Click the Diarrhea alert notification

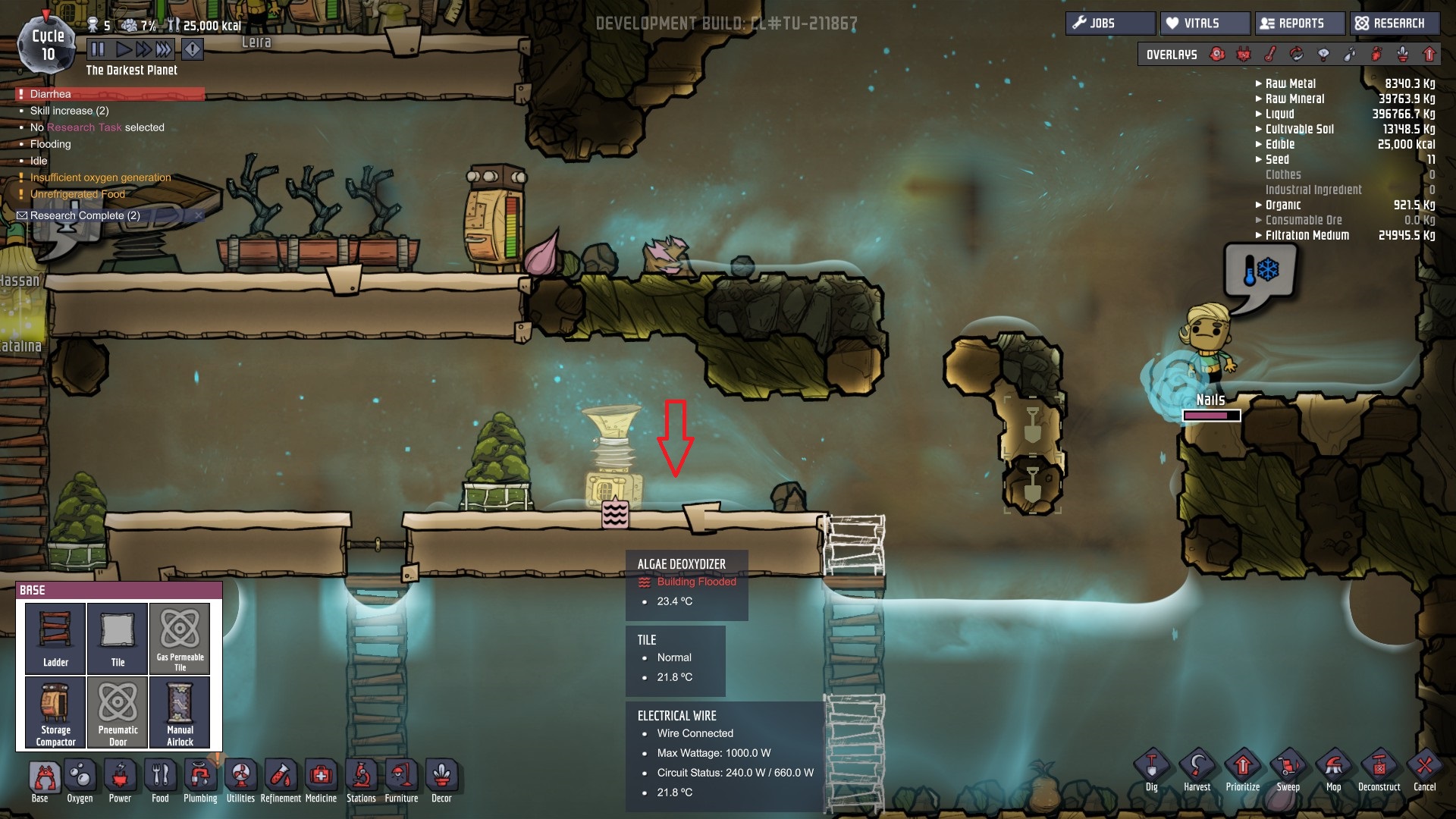(x=51, y=94)
